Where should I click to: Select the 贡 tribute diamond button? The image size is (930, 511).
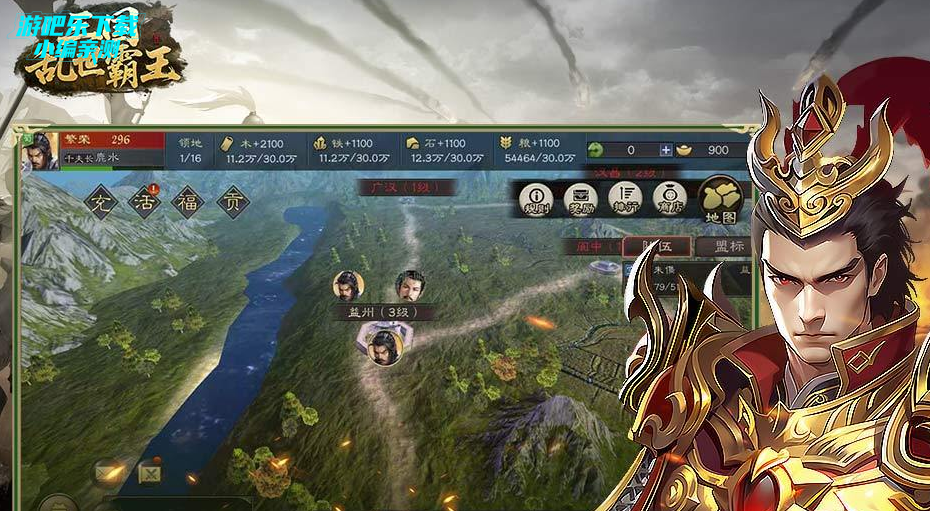[x=234, y=202]
